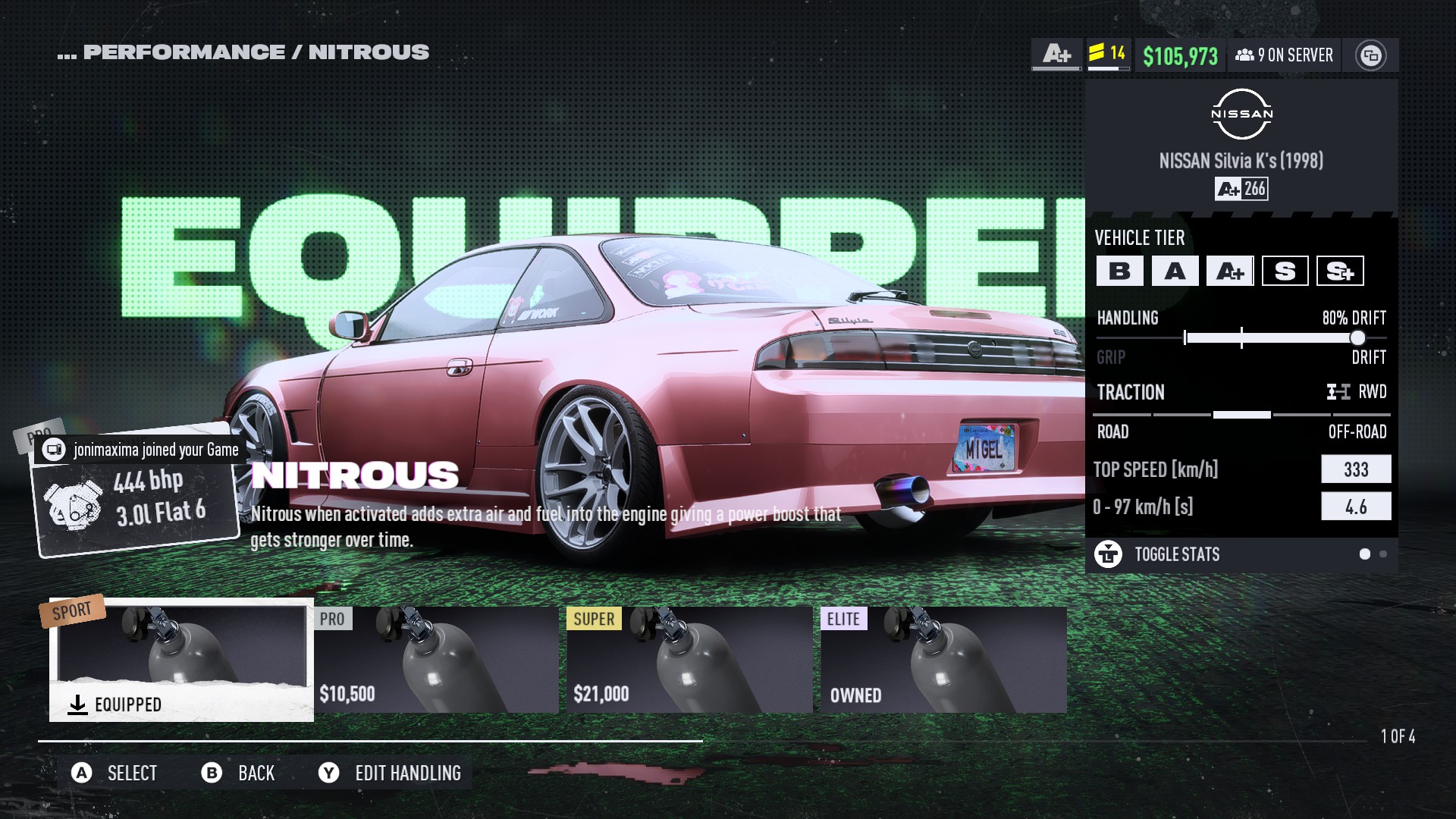Pick the S vehicle tier box
The image size is (1456, 819).
click(1285, 271)
